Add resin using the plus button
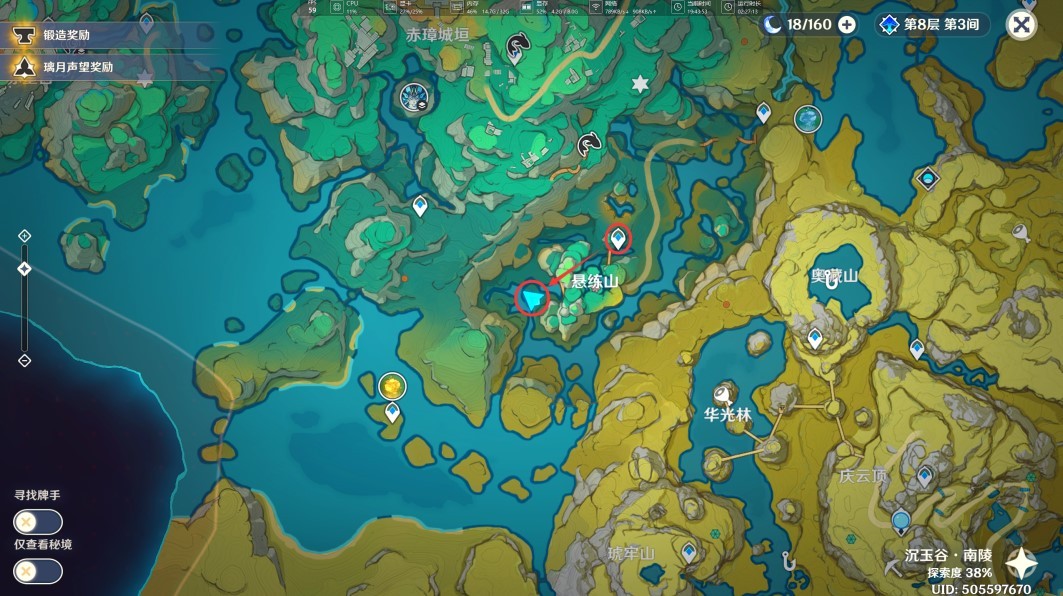The width and height of the screenshot is (1063, 596). [x=847, y=25]
